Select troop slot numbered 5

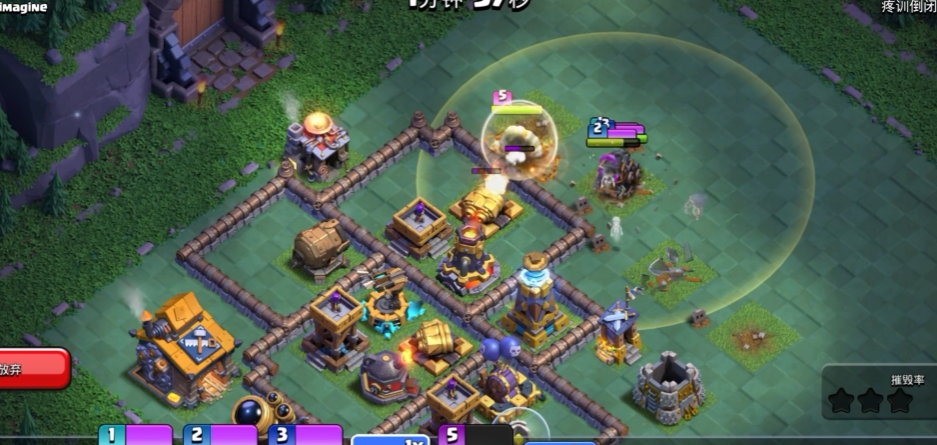pyautogui.click(x=476, y=435)
